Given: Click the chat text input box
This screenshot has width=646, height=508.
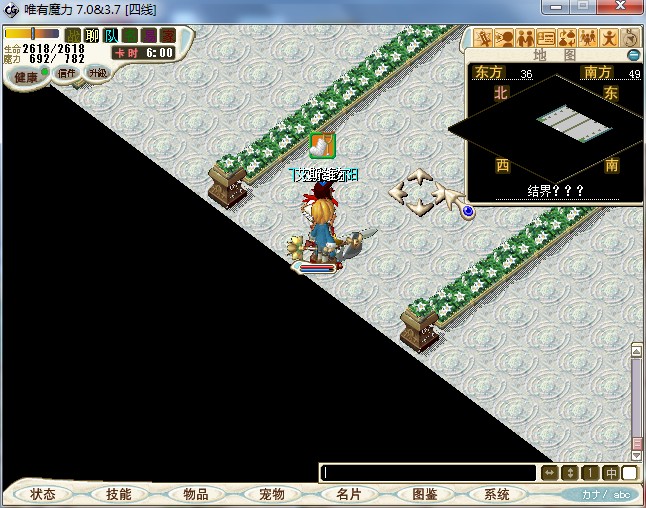Looking at the screenshot, I should 429,473.
